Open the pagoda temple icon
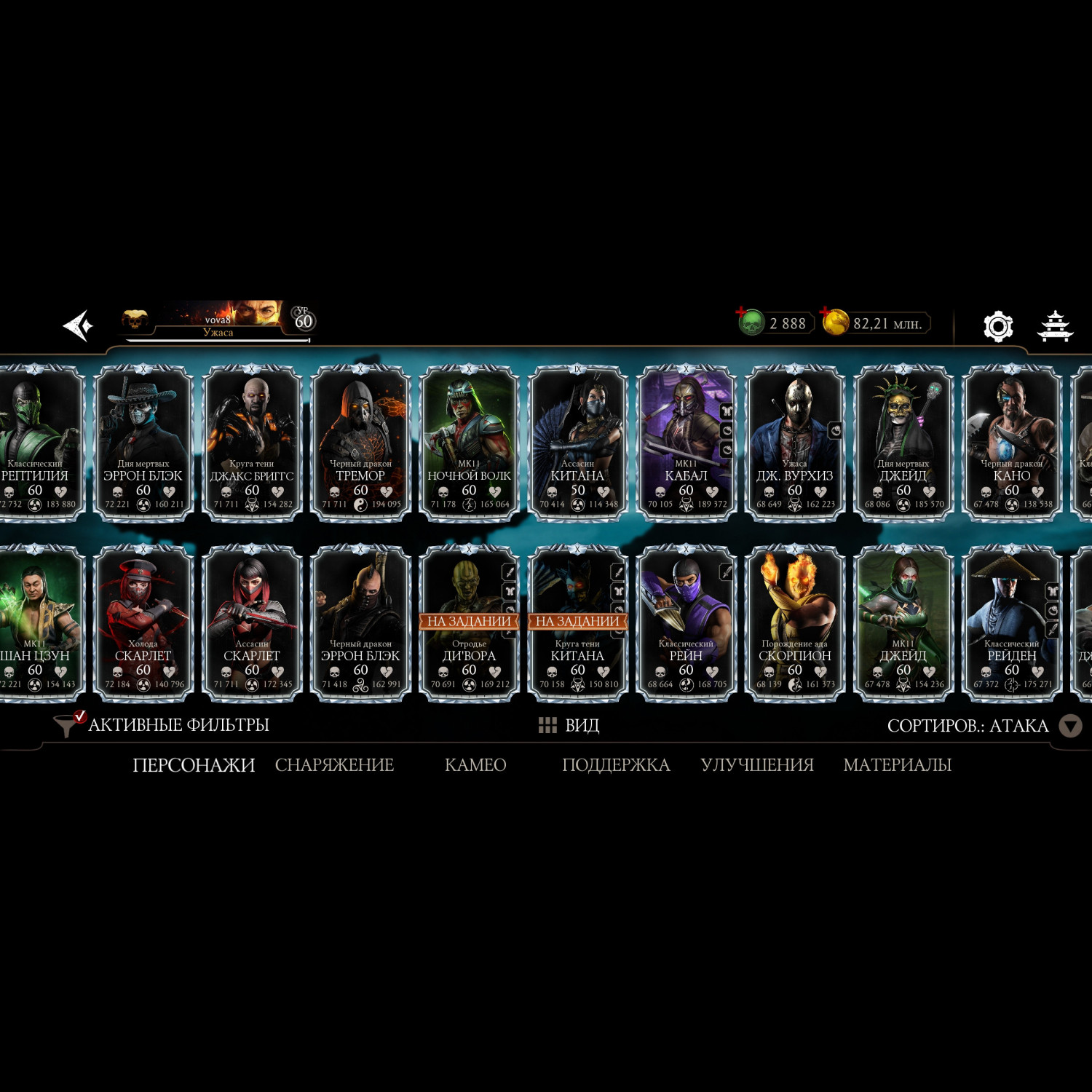The height and width of the screenshot is (1092, 1092). [1054, 326]
